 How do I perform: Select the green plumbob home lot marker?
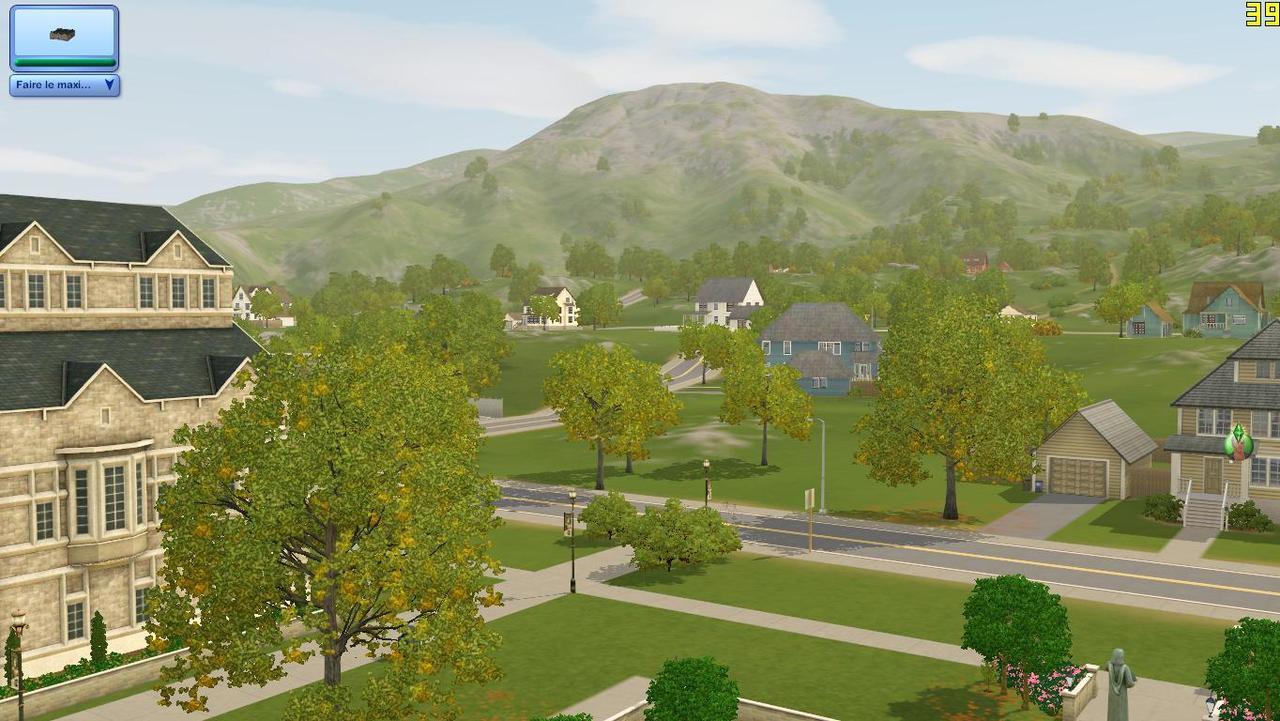(x=1238, y=441)
